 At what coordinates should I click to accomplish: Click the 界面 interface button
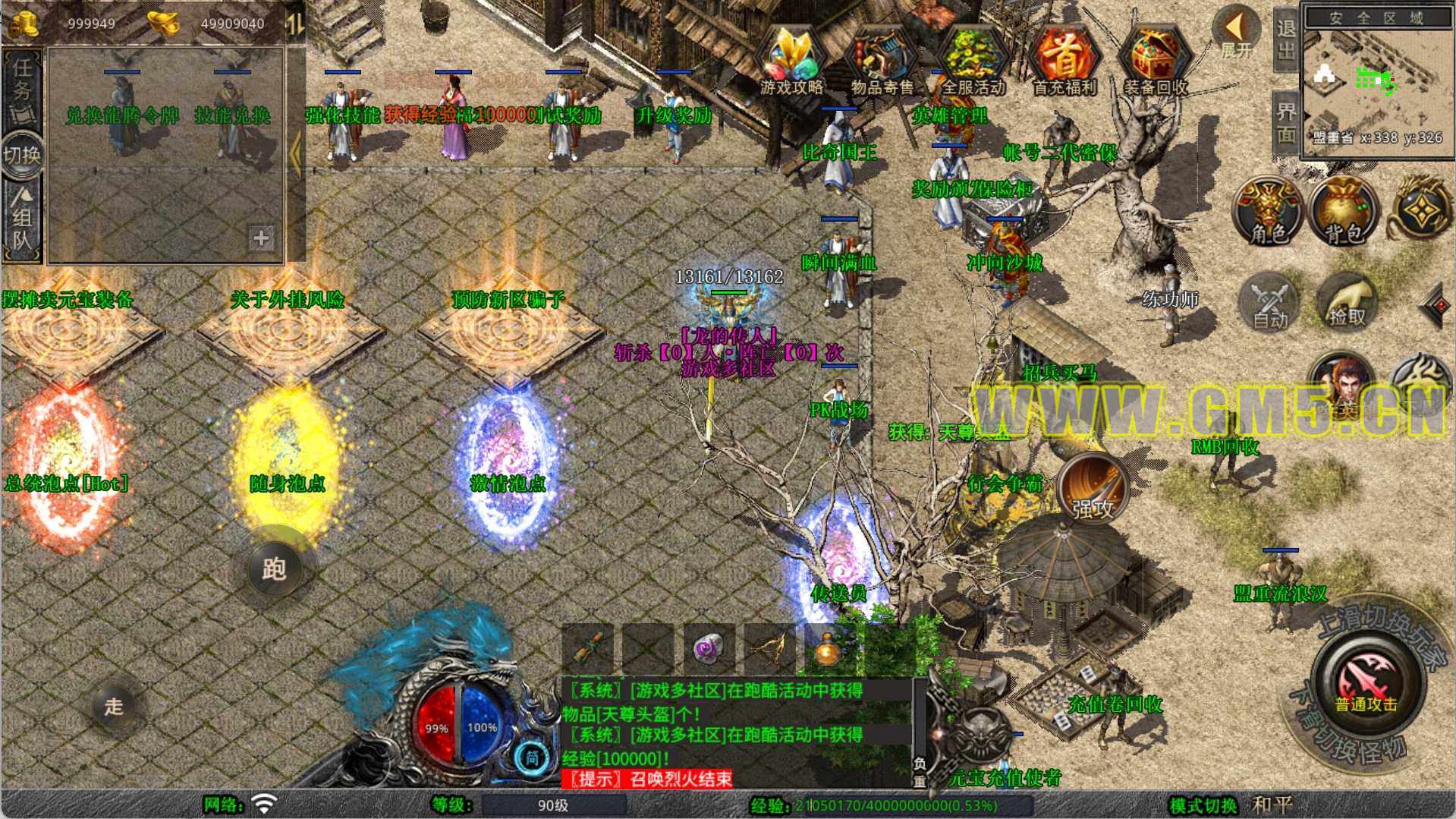click(1285, 123)
